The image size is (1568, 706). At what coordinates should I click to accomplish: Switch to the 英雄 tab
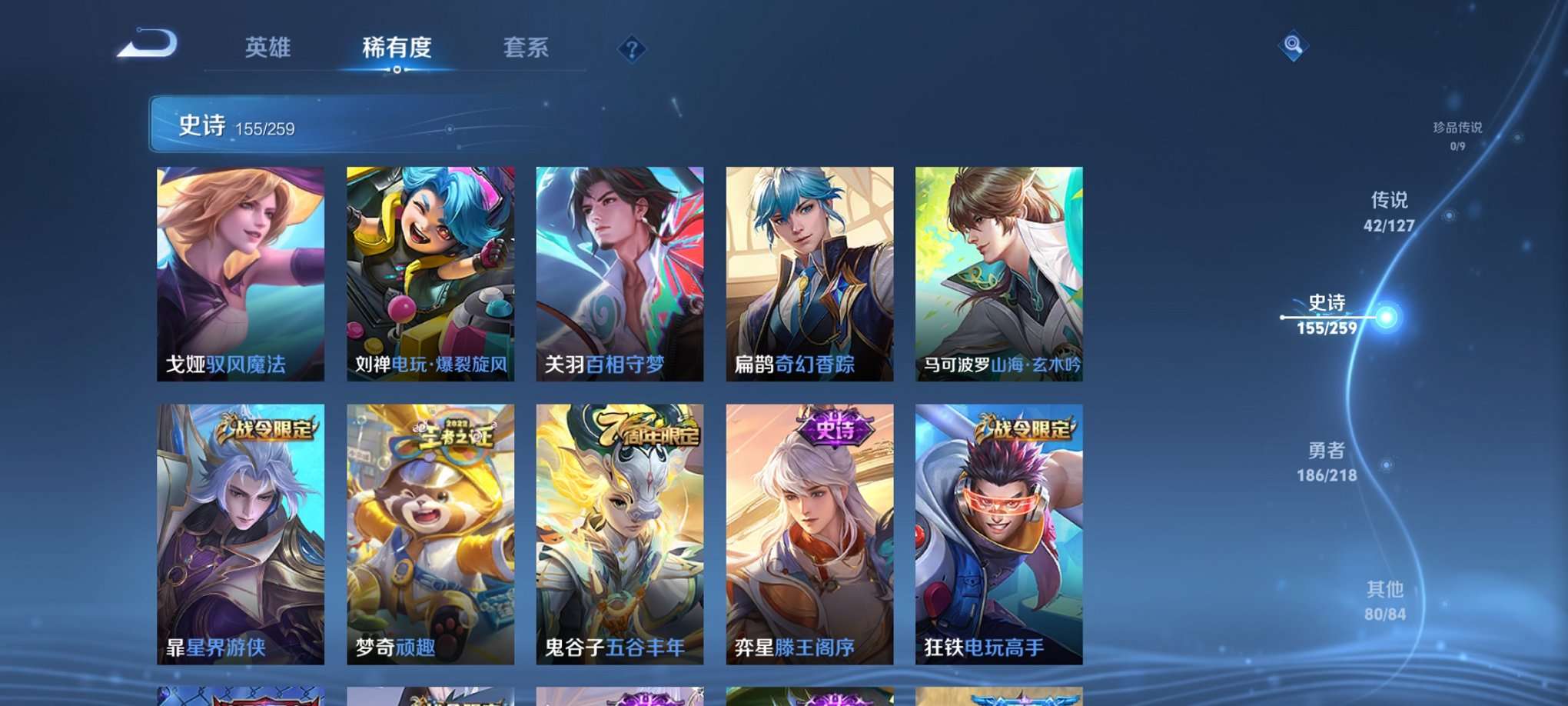coord(265,48)
